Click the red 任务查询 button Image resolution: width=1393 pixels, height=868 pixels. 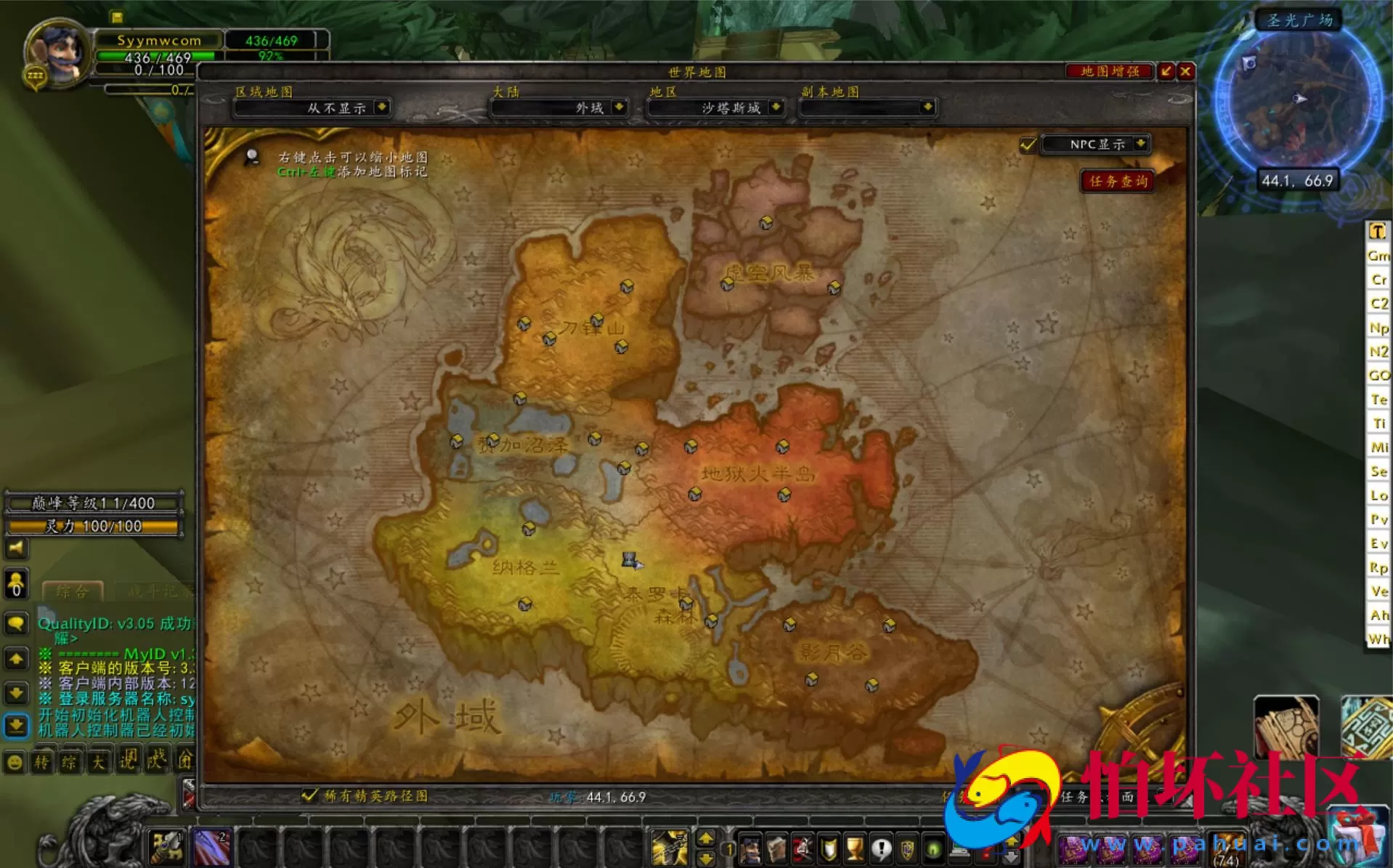tap(1117, 182)
